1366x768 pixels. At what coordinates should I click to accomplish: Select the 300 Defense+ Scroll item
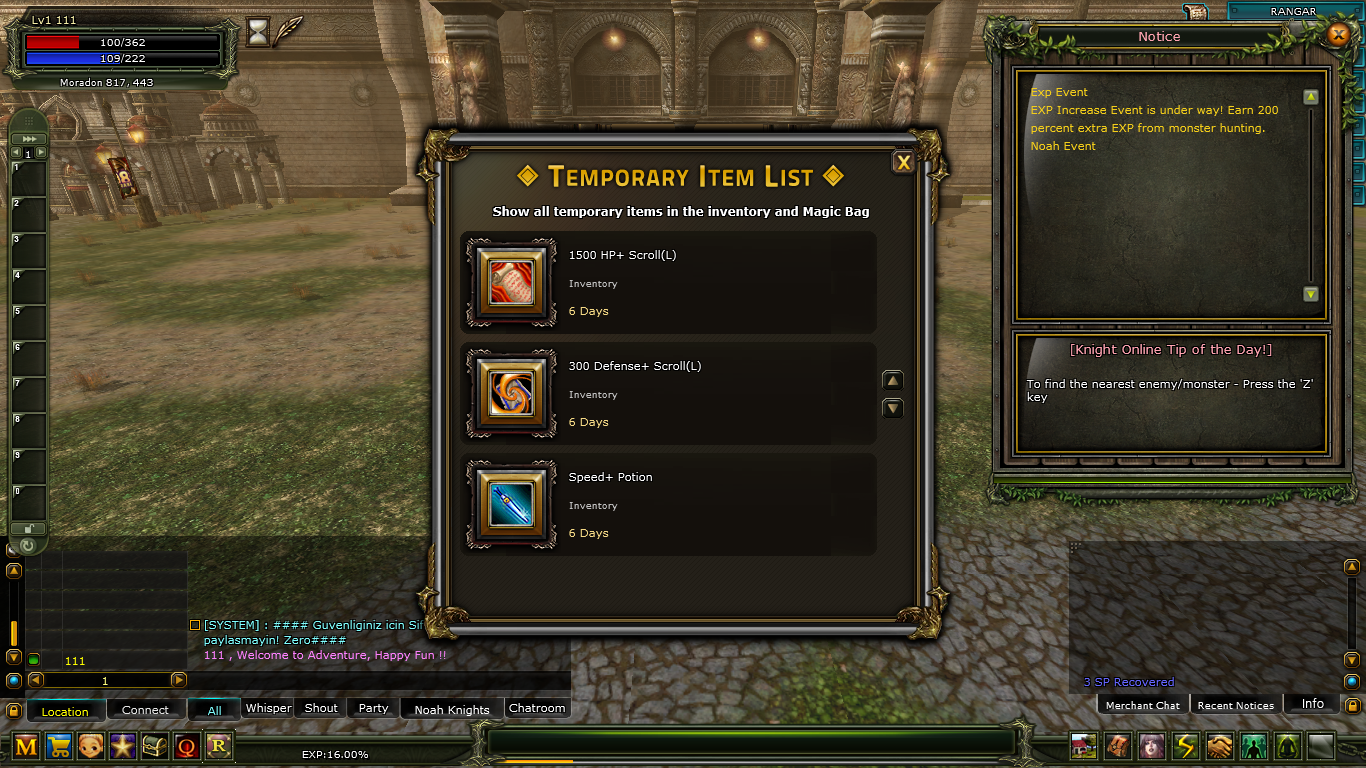[511, 393]
